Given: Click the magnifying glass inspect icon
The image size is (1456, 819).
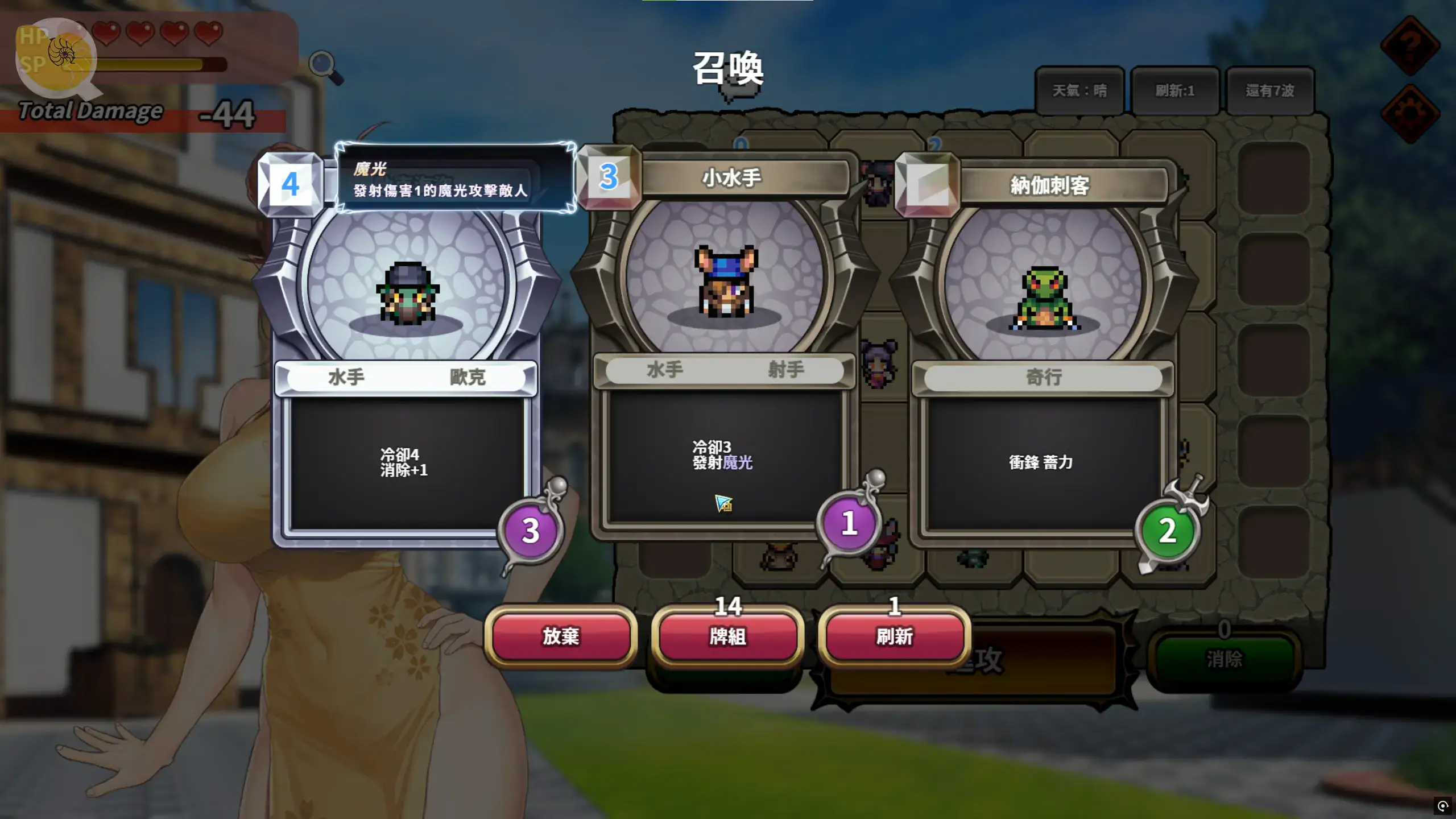Looking at the screenshot, I should tap(325, 67).
